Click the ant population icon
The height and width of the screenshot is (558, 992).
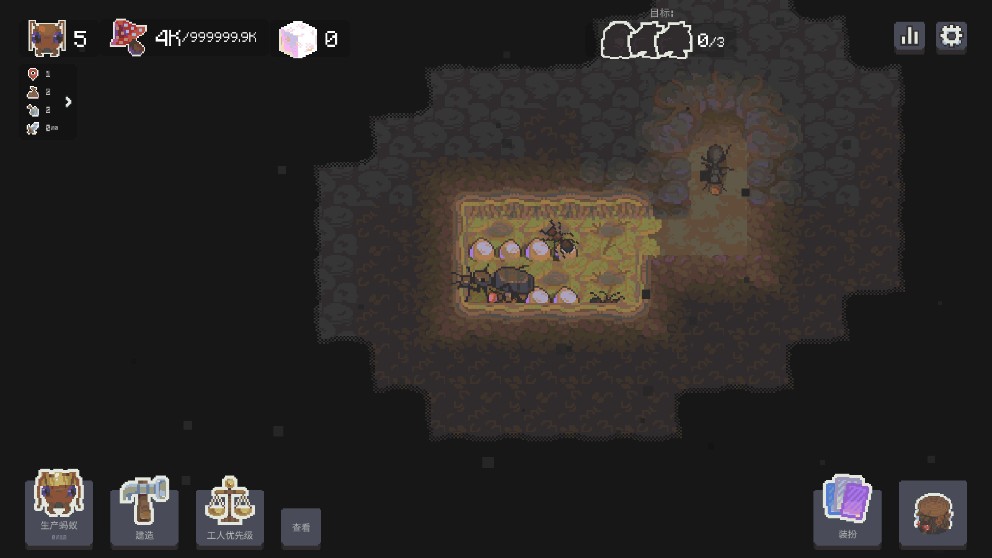[46, 38]
